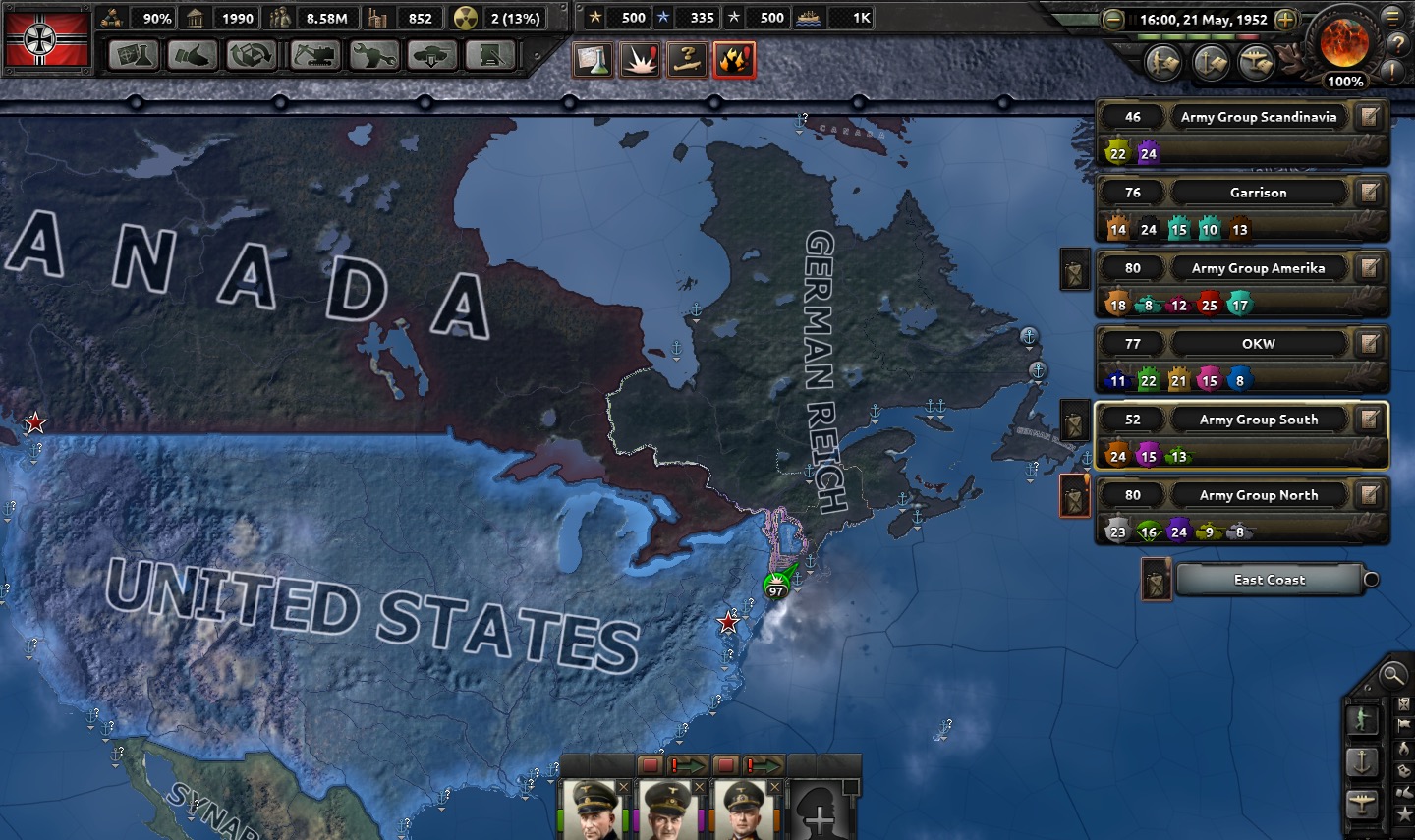Select the Garrison army group
Image resolution: width=1415 pixels, height=840 pixels.
point(1258,193)
